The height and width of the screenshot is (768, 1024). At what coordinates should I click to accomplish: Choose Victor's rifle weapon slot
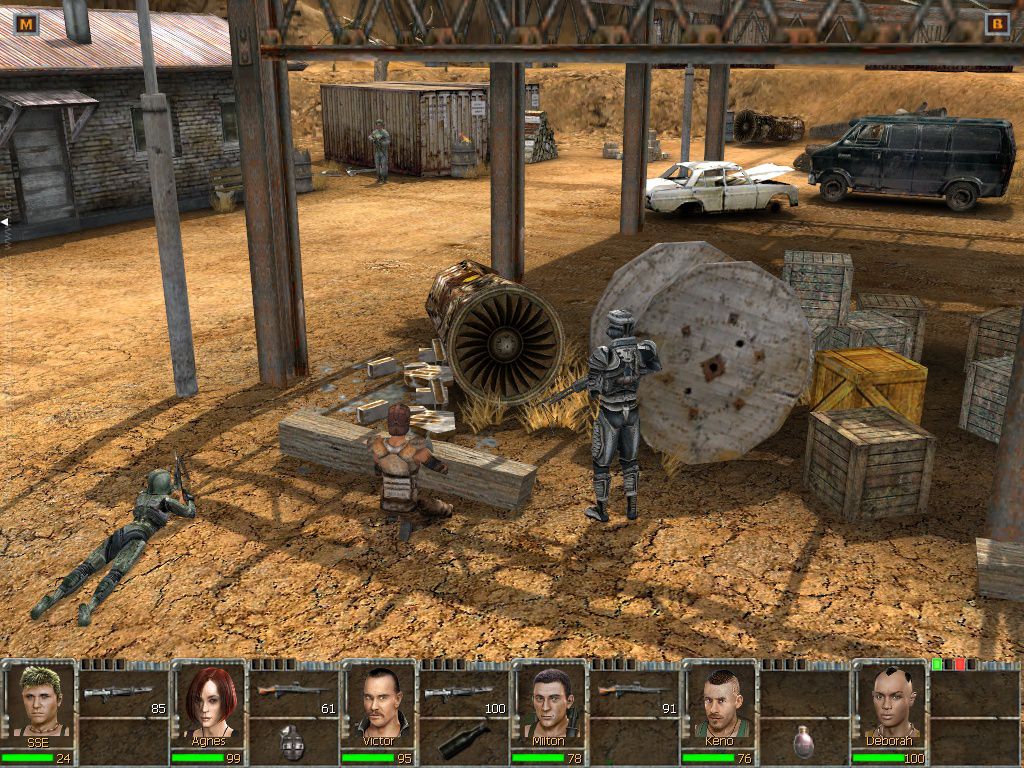[x=458, y=692]
